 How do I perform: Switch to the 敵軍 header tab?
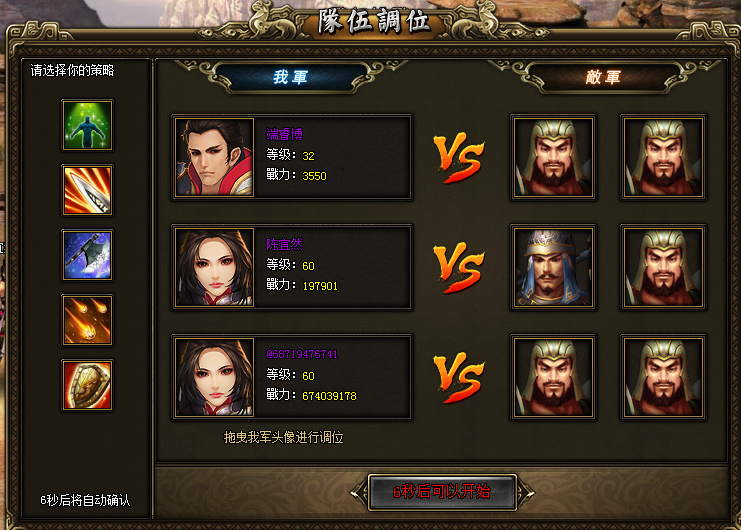(603, 77)
